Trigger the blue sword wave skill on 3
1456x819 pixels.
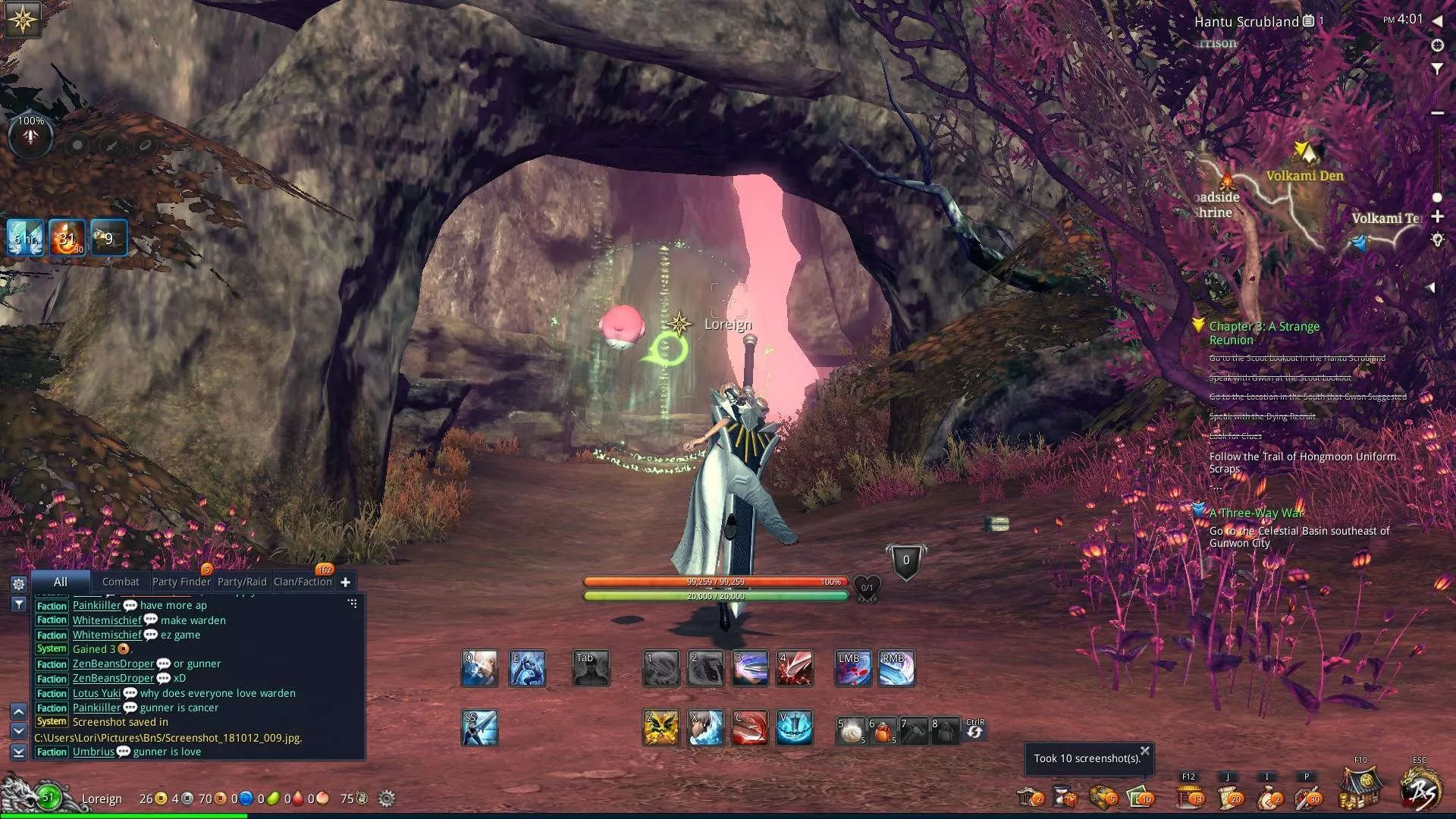click(750, 668)
